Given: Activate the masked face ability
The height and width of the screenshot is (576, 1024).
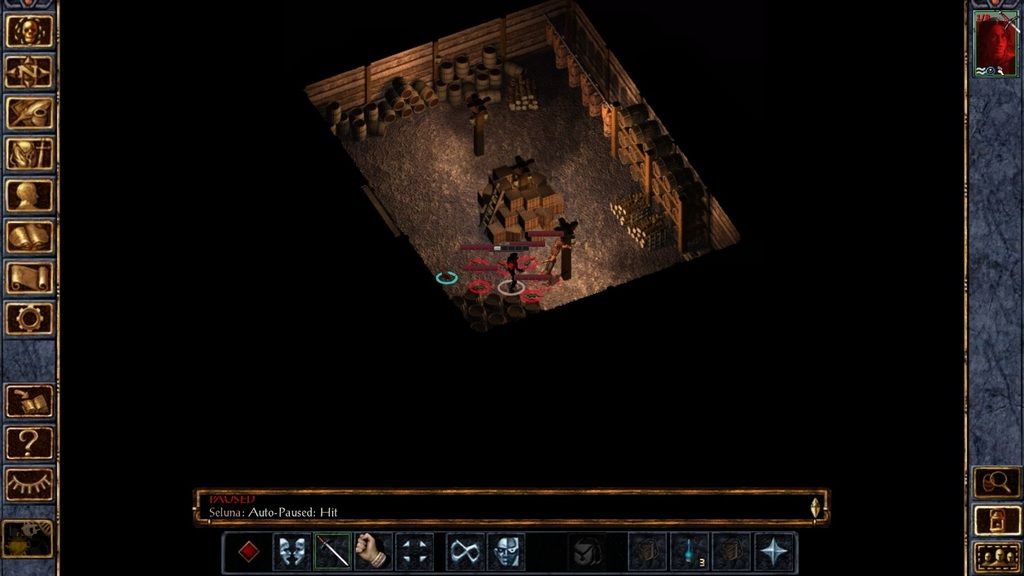Looking at the screenshot, I should pos(505,552).
